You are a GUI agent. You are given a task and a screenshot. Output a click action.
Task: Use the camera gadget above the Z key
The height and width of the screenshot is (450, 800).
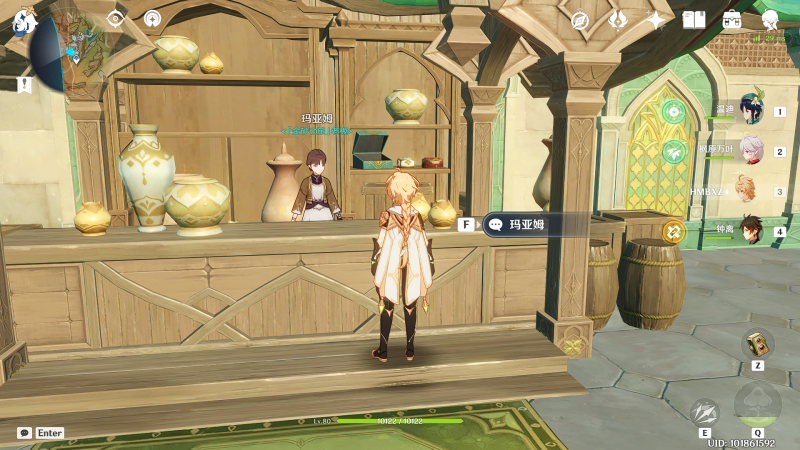point(757,344)
